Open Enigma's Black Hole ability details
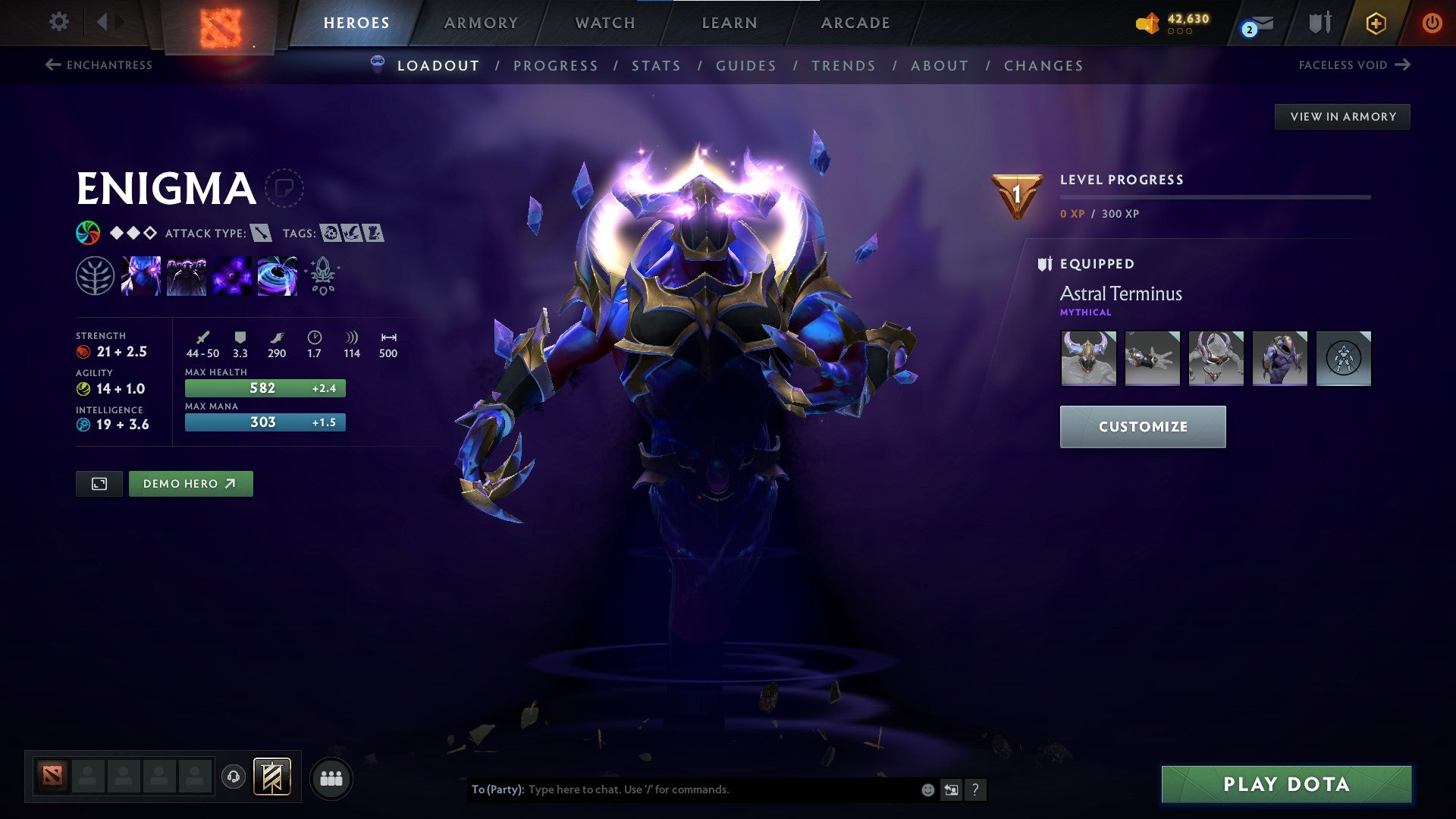Image resolution: width=1456 pixels, height=819 pixels. (x=278, y=276)
